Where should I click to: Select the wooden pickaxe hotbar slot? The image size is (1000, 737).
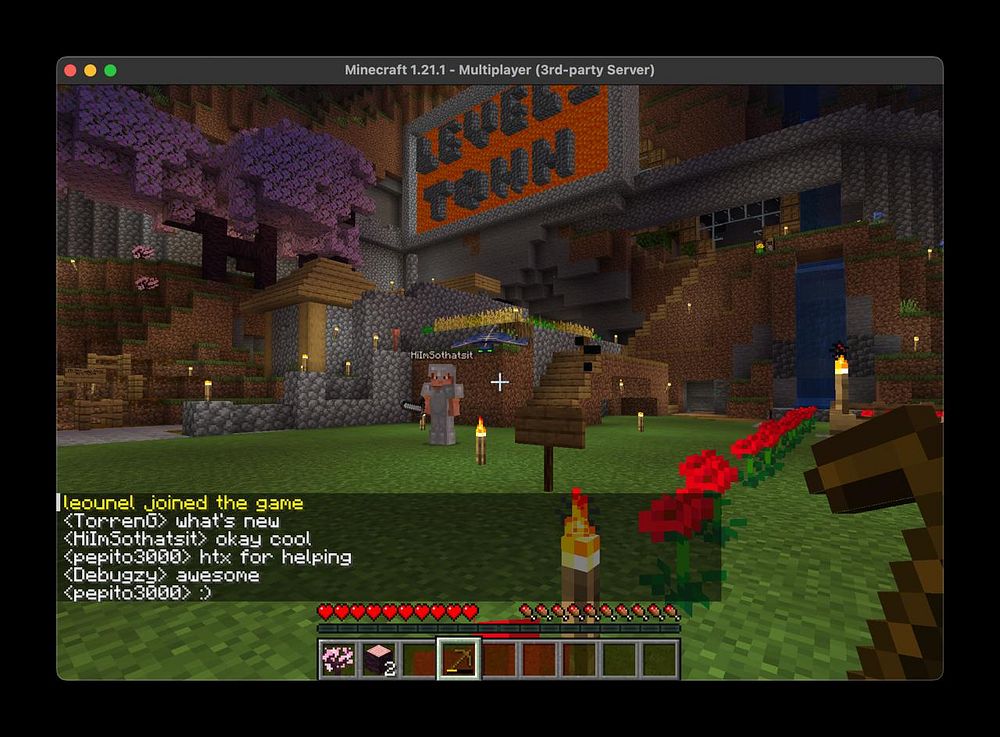click(460, 659)
